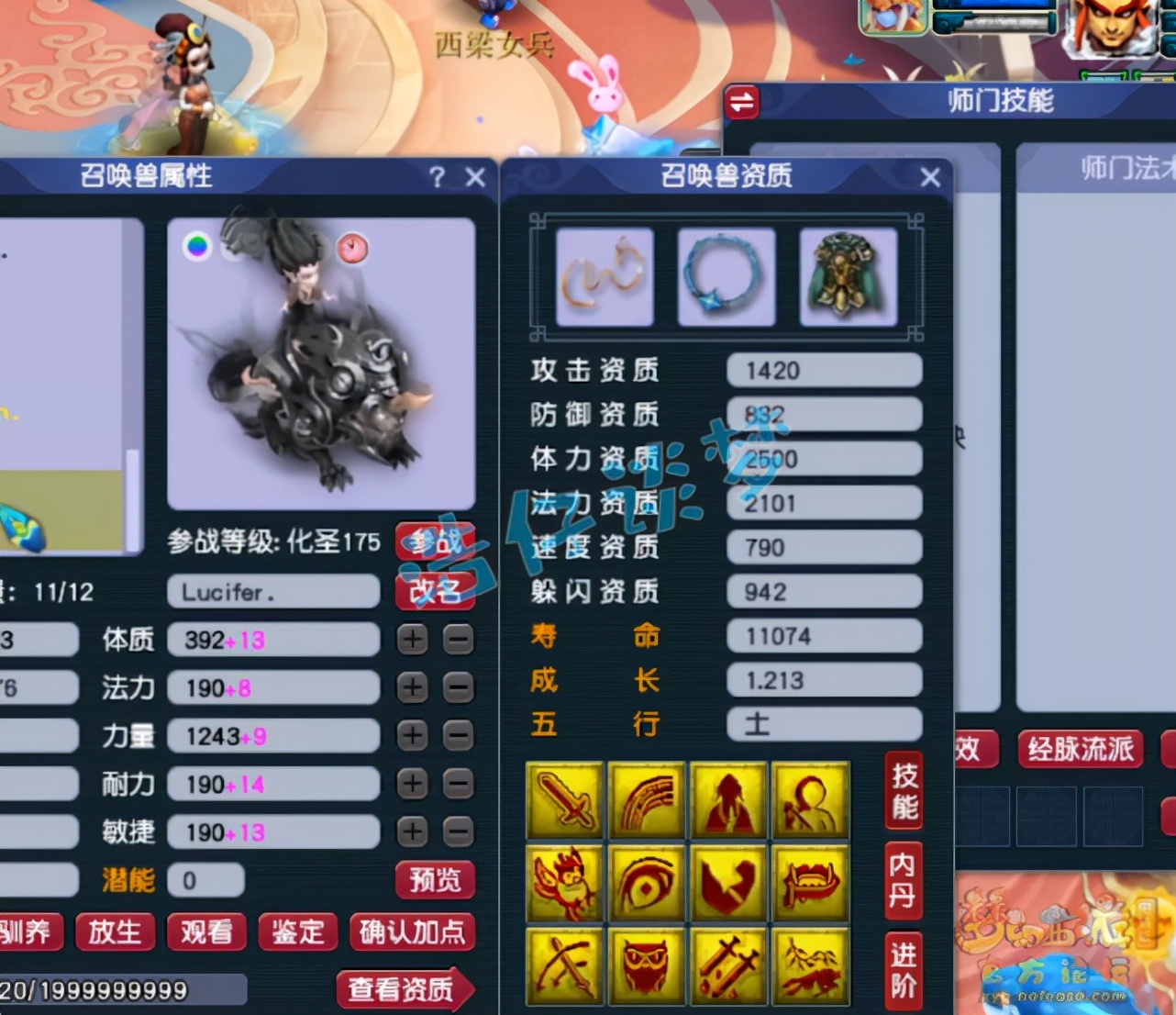Screen dimensions: 1176x1015
Task: Click the blue necklace equipment slot
Action: [726, 276]
